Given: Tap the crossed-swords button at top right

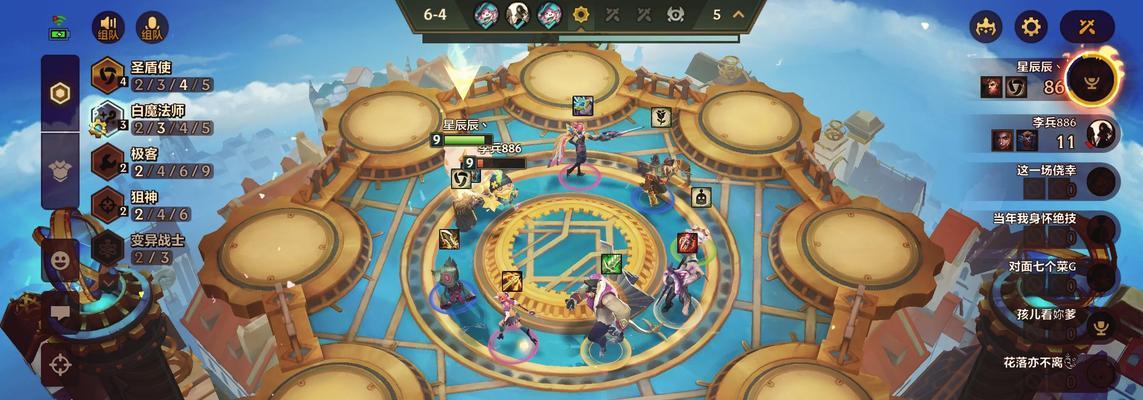Looking at the screenshot, I should [x=1087, y=27].
